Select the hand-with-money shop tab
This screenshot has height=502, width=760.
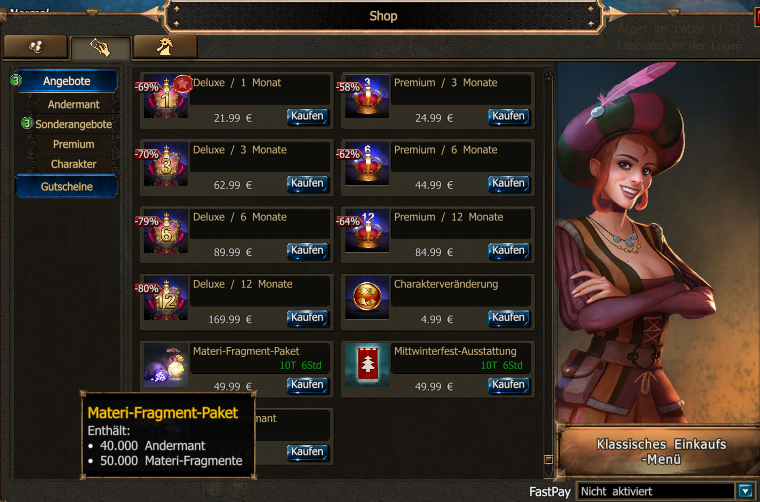click(x=100, y=47)
